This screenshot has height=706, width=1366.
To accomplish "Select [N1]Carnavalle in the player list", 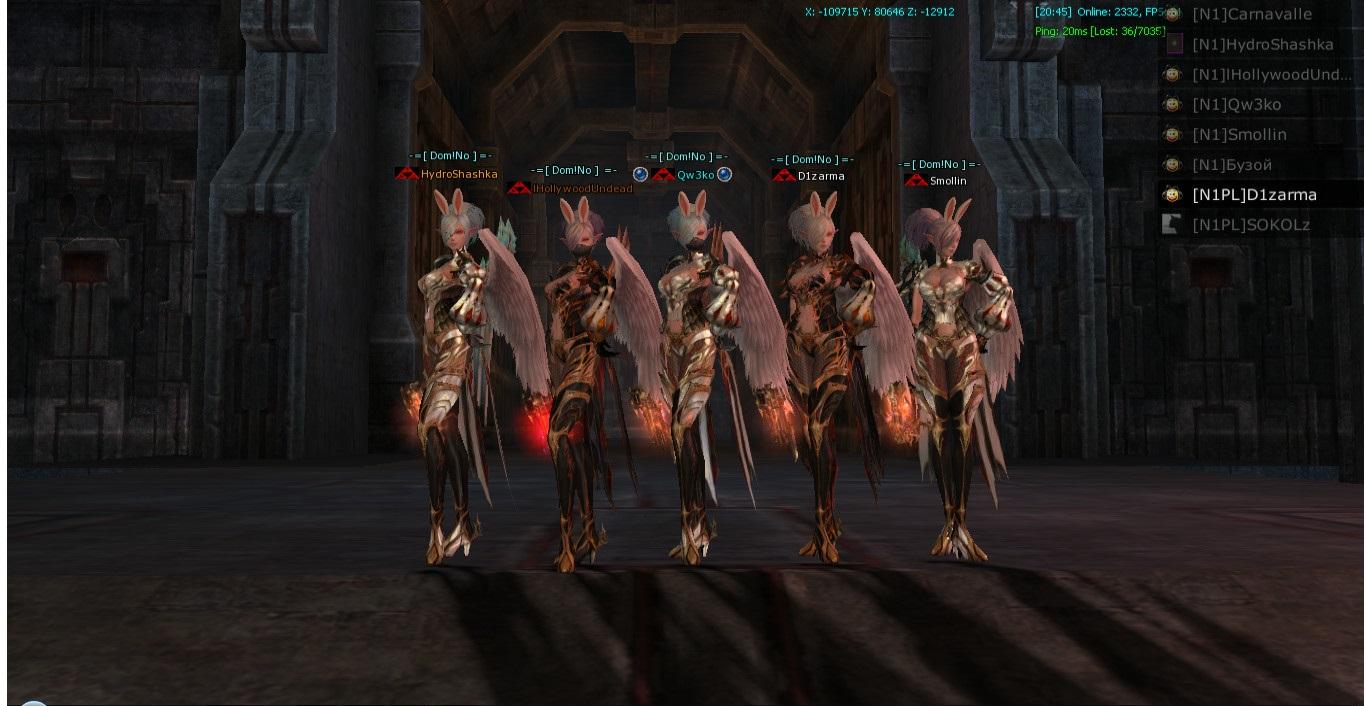I will coord(1252,14).
